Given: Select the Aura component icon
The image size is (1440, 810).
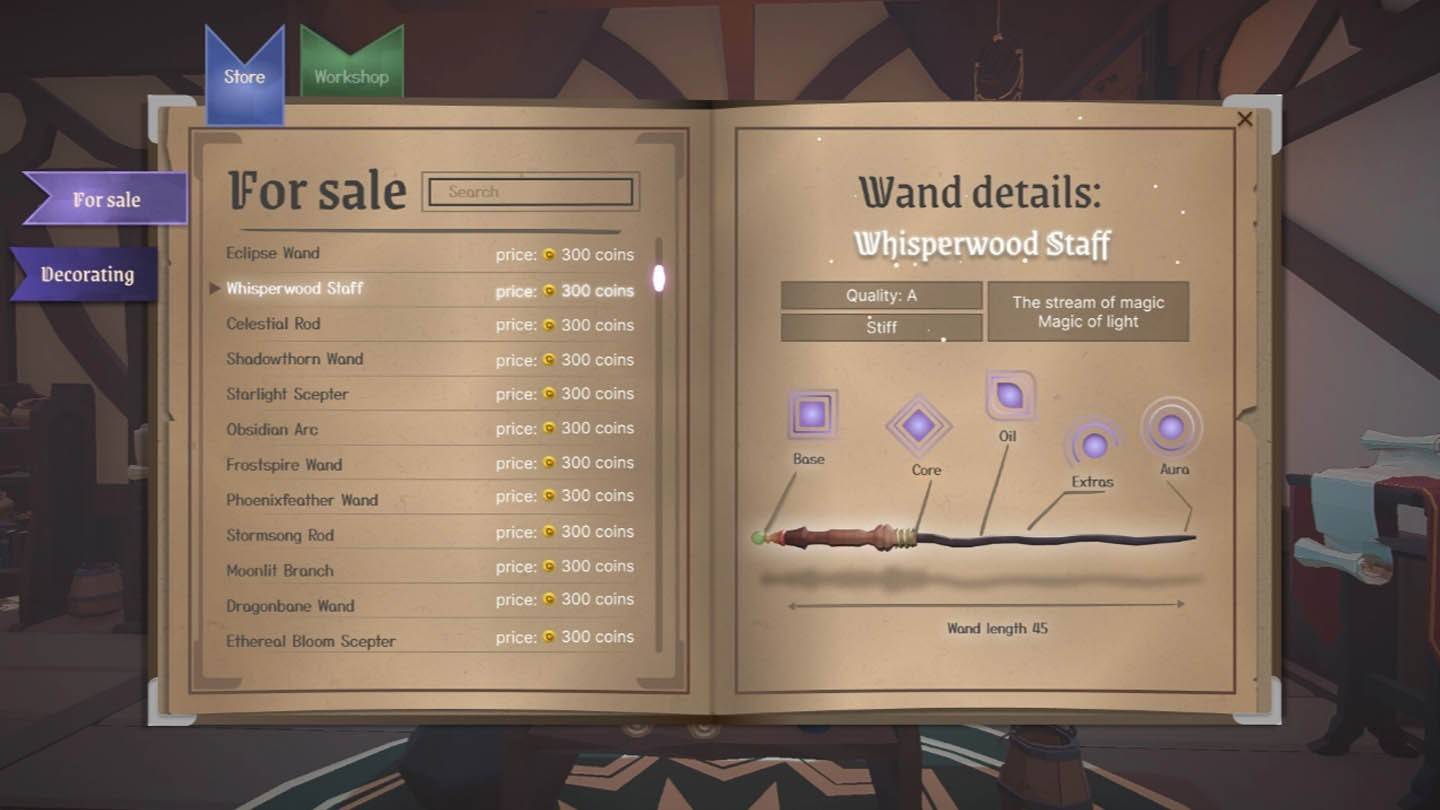Looking at the screenshot, I should tap(1173, 426).
